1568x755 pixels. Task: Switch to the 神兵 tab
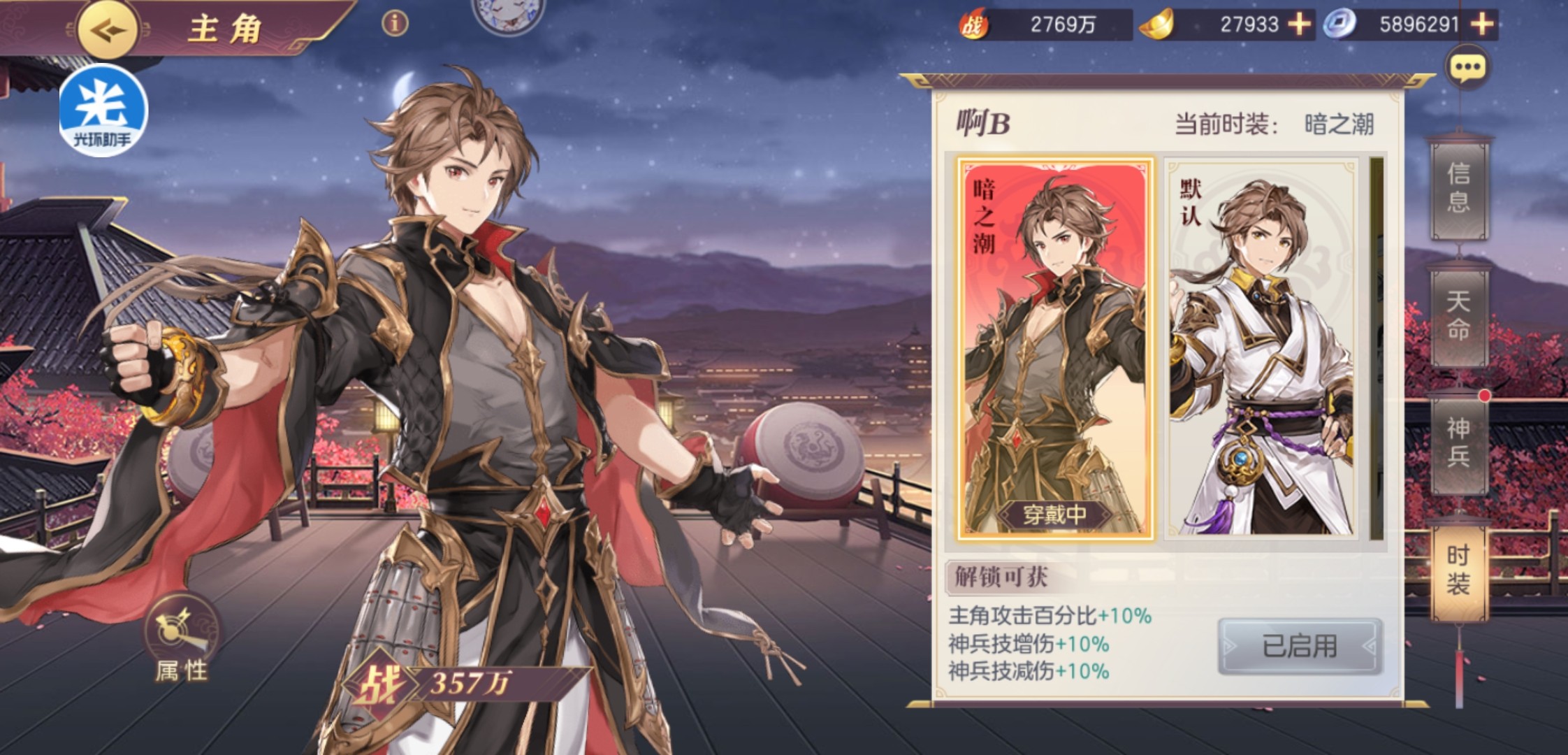coord(1458,441)
